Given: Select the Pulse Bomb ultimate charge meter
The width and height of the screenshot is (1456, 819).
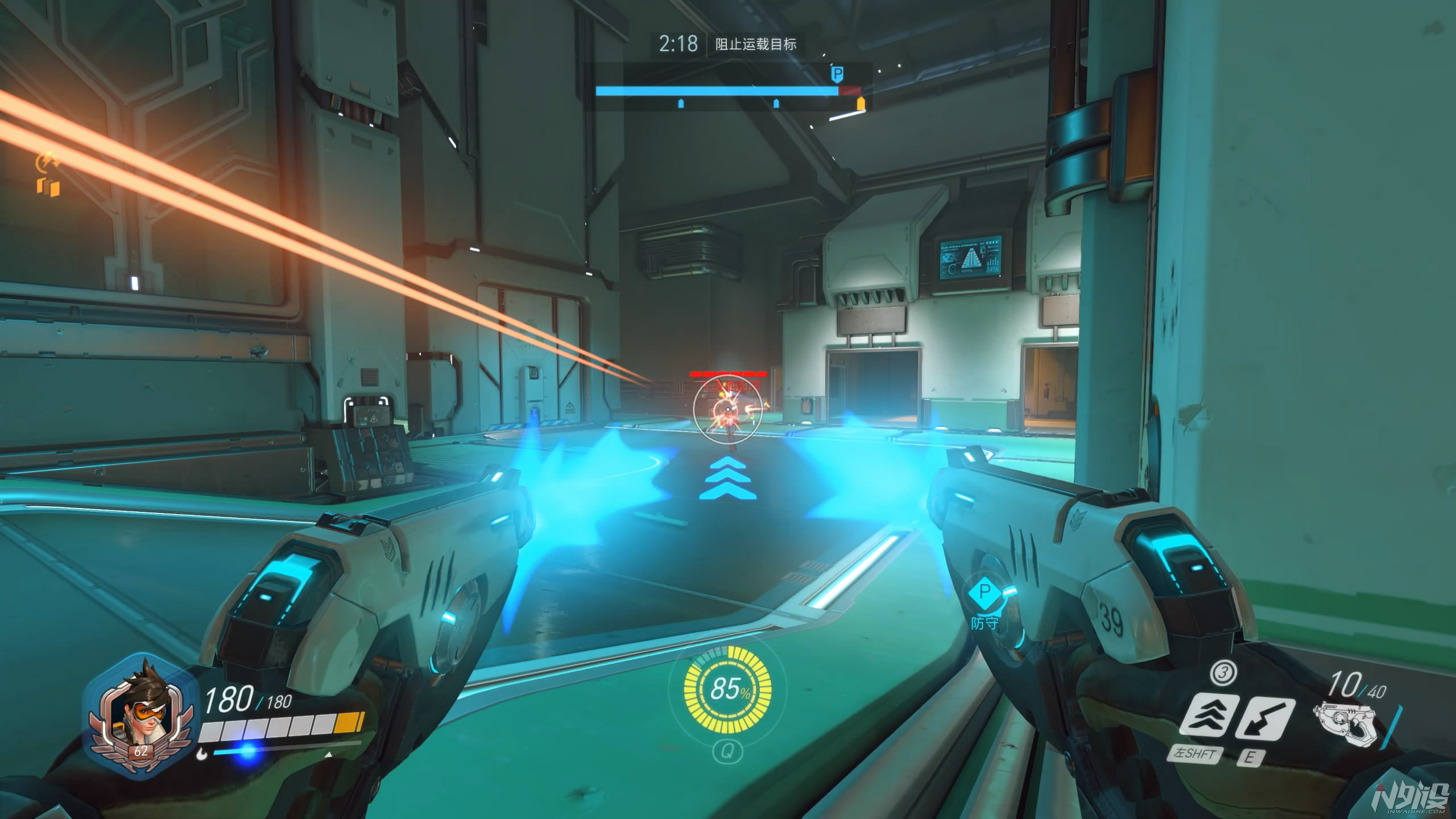Looking at the screenshot, I should [727, 689].
